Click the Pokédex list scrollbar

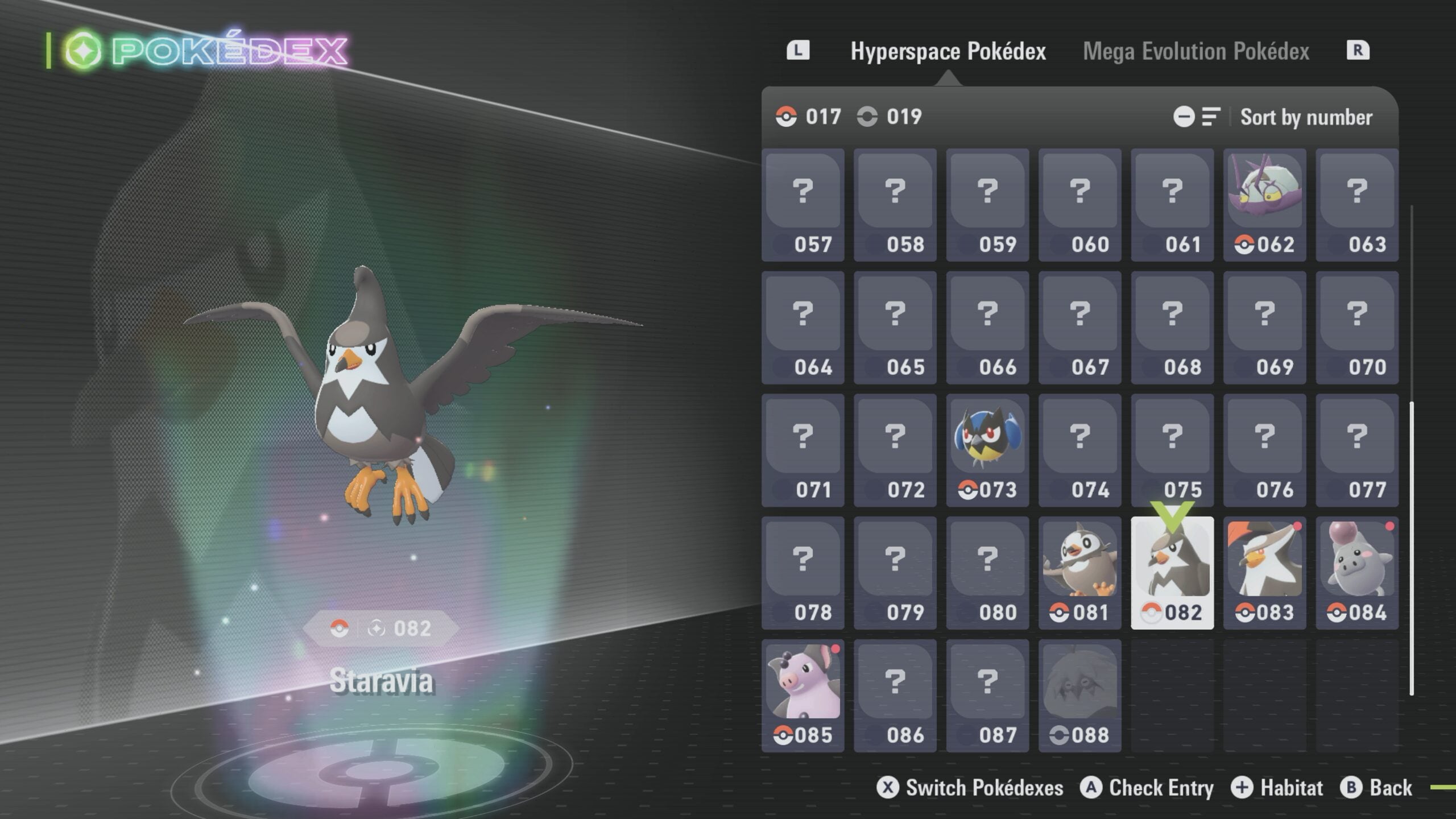[1412, 546]
